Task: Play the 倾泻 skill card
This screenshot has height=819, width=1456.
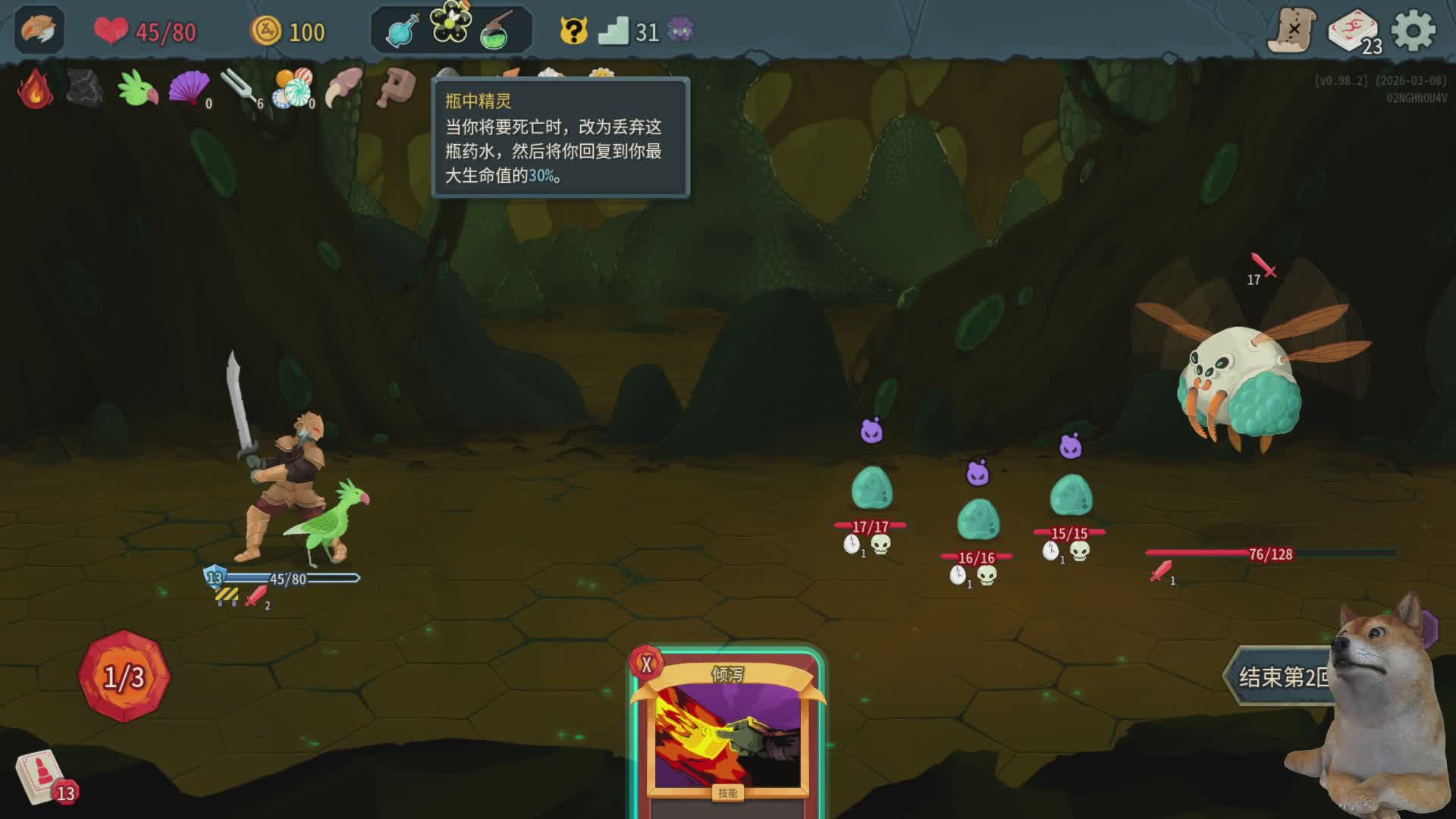Action: coord(726,733)
